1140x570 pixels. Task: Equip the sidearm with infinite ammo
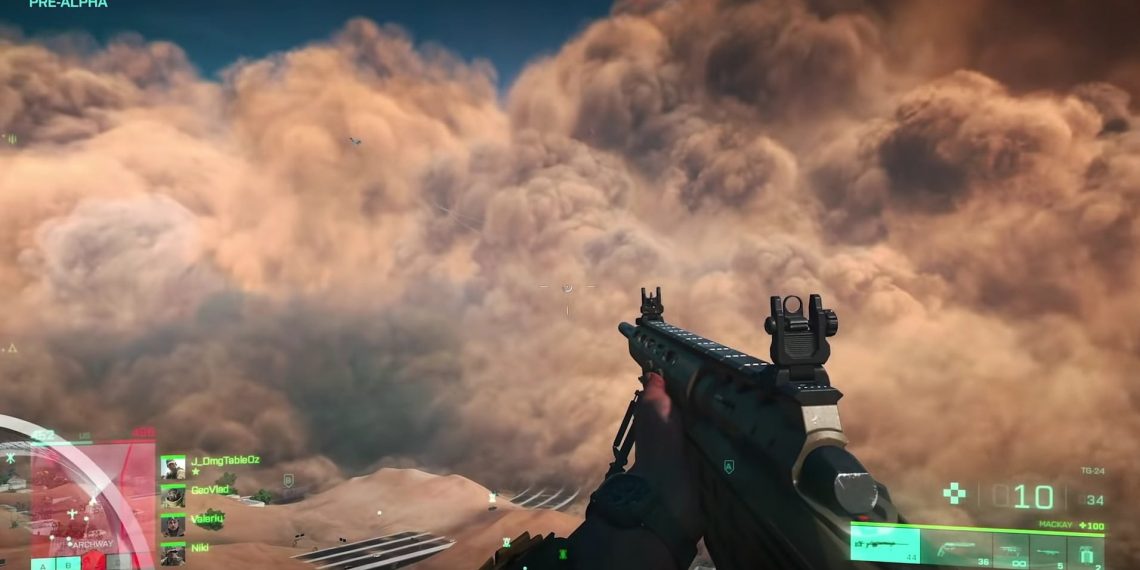1008,549
